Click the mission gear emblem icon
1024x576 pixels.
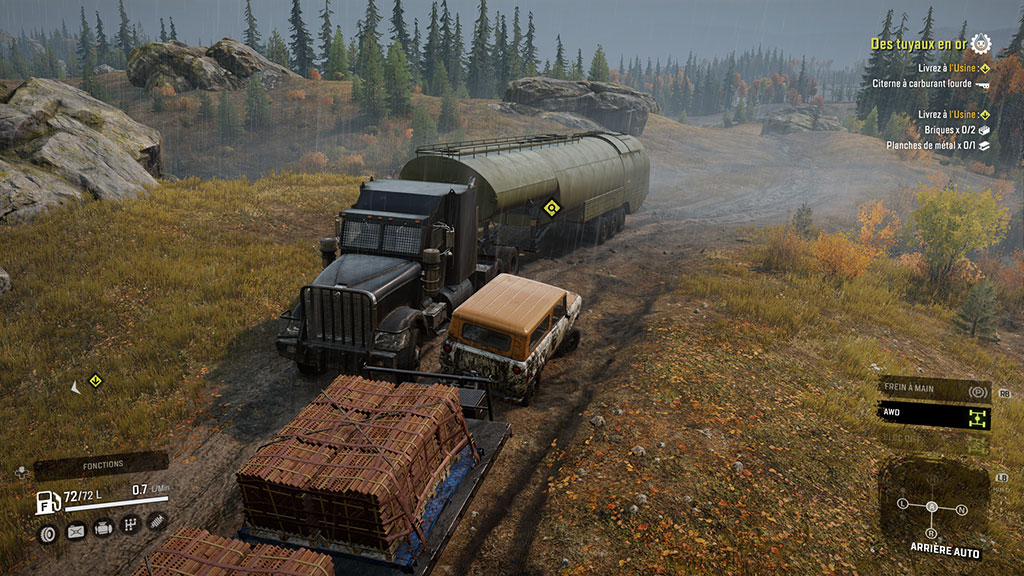(980, 44)
